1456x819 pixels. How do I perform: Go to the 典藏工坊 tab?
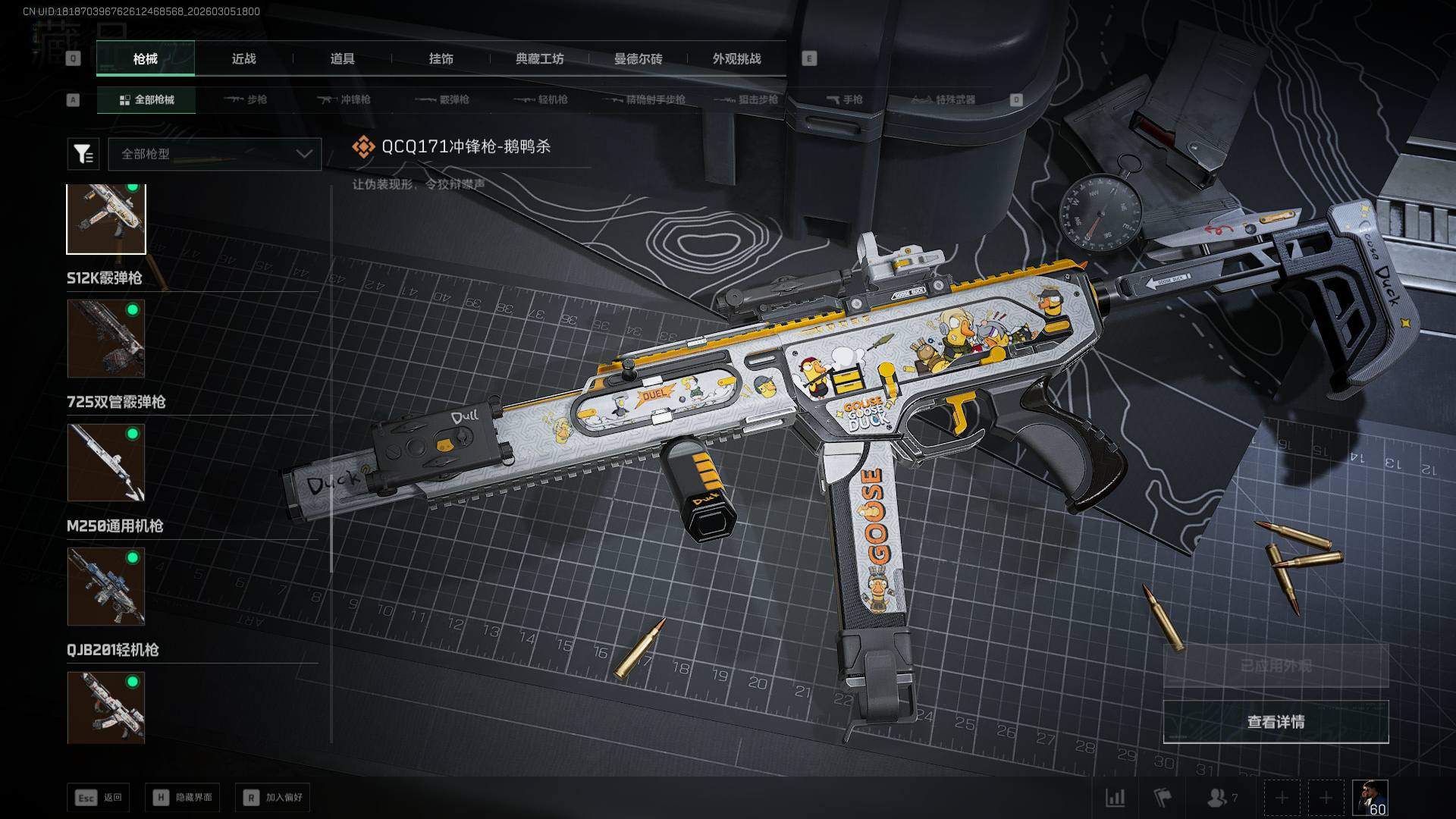coord(539,58)
